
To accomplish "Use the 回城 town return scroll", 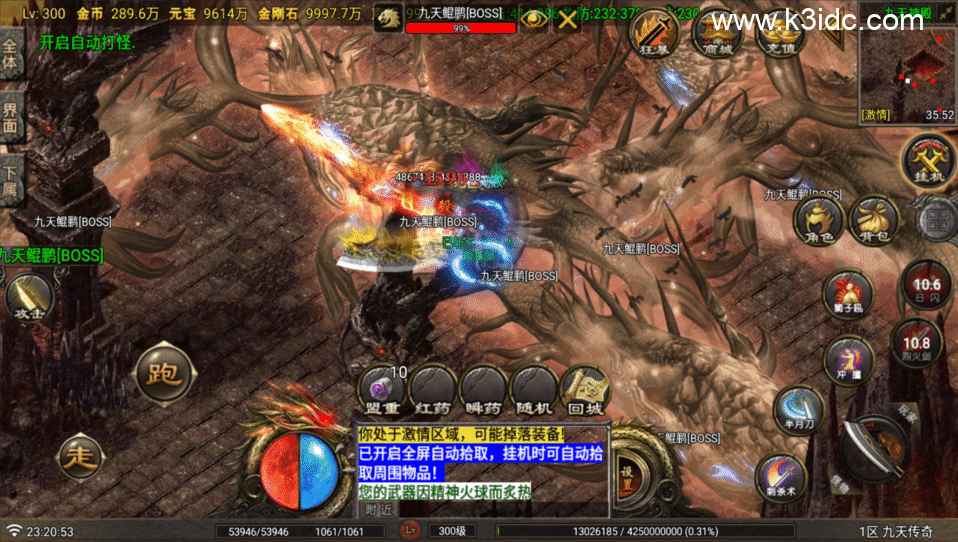I will pyautogui.click(x=585, y=390).
